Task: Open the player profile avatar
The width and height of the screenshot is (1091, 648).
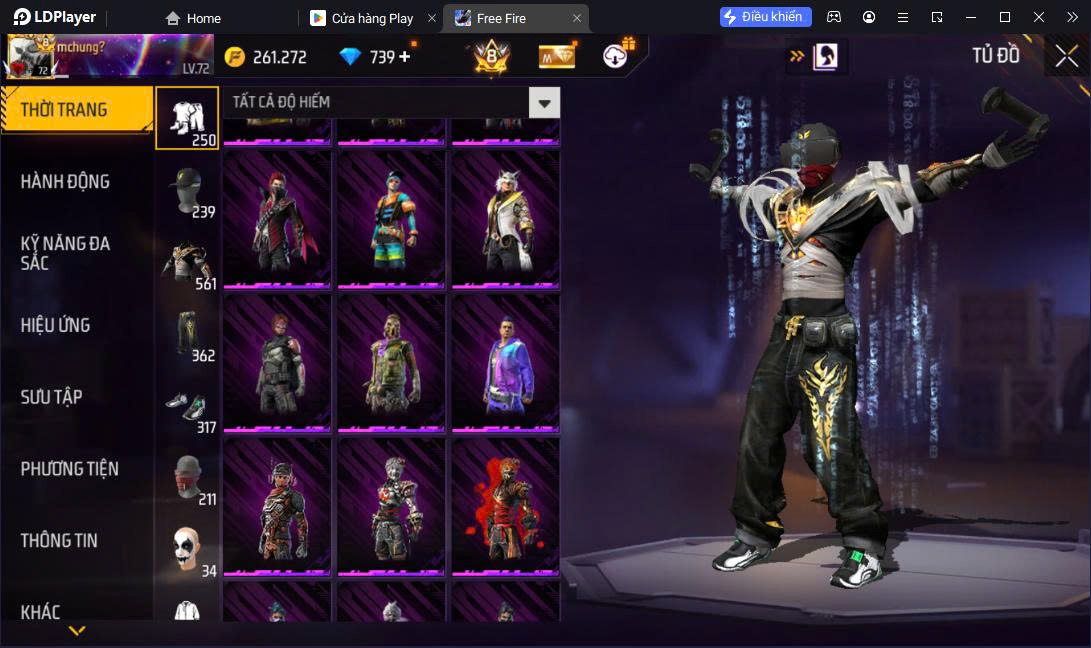Action: click(30, 57)
